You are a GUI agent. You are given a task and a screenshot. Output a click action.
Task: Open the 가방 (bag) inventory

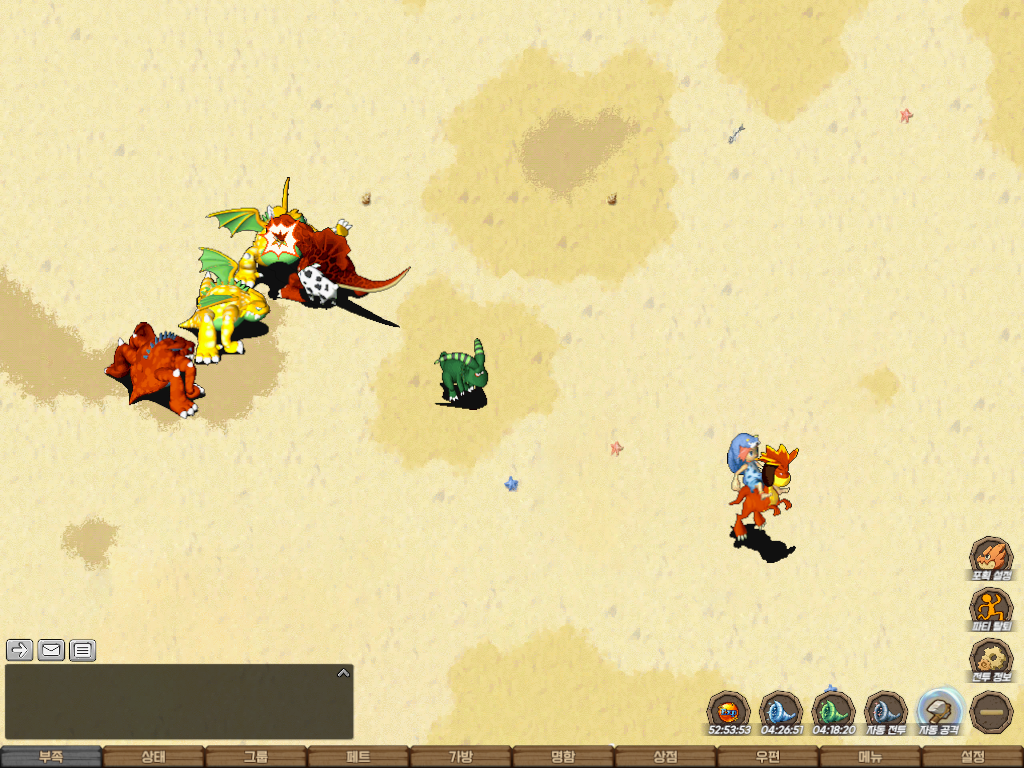(460, 757)
